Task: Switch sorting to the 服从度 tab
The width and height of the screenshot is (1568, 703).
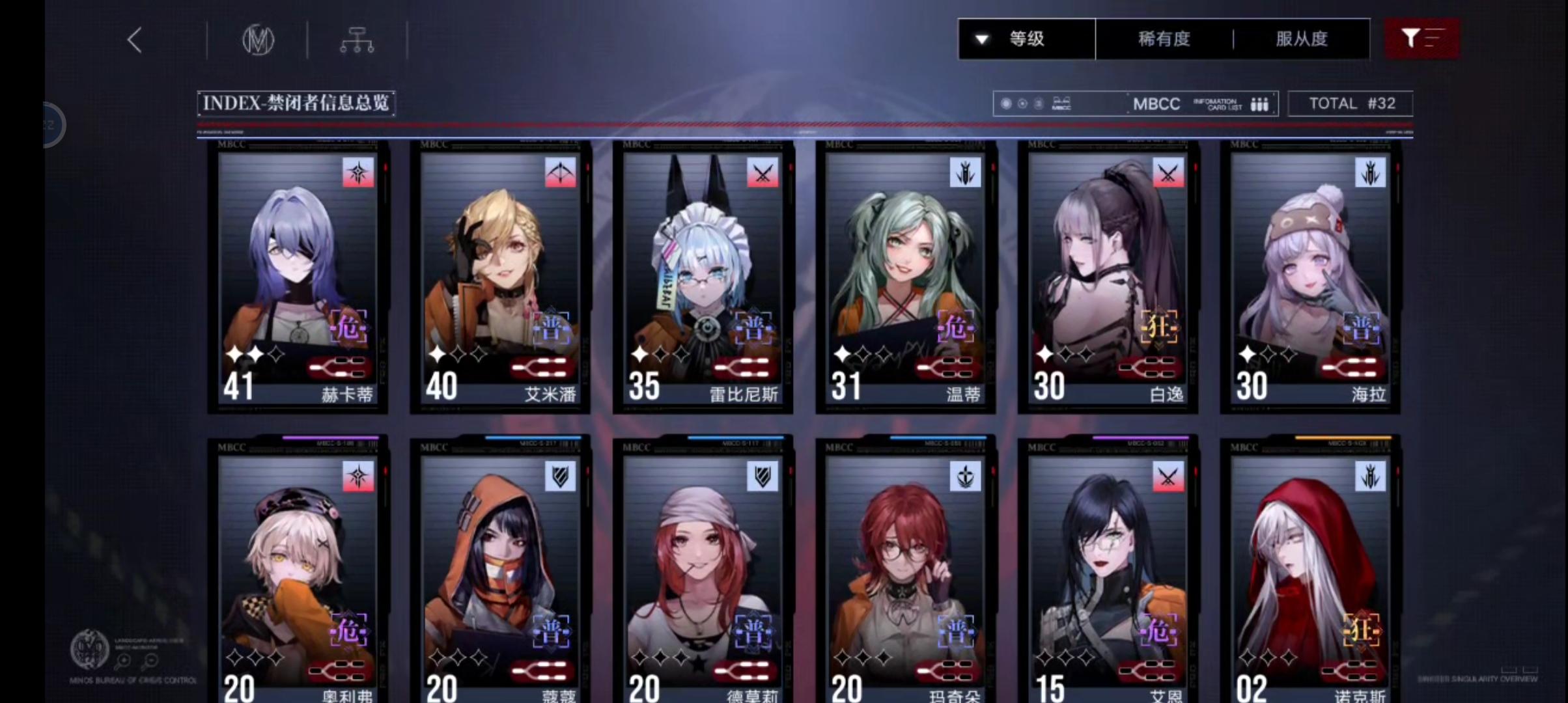Action: 1302,38
